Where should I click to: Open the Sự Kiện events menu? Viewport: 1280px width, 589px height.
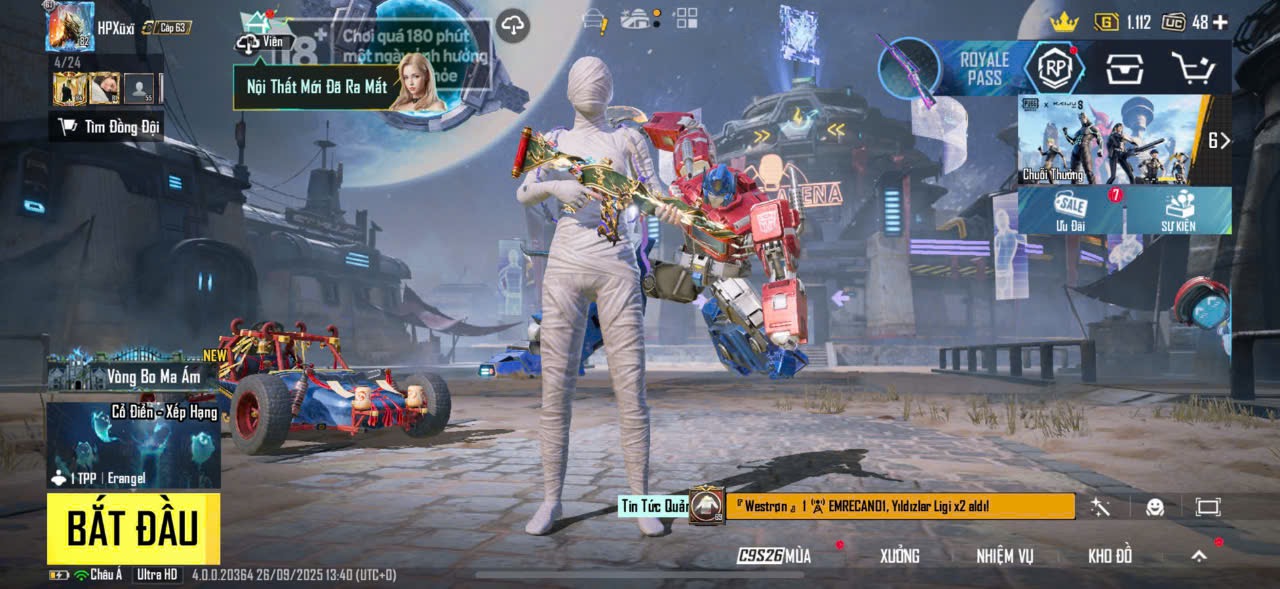(1178, 210)
